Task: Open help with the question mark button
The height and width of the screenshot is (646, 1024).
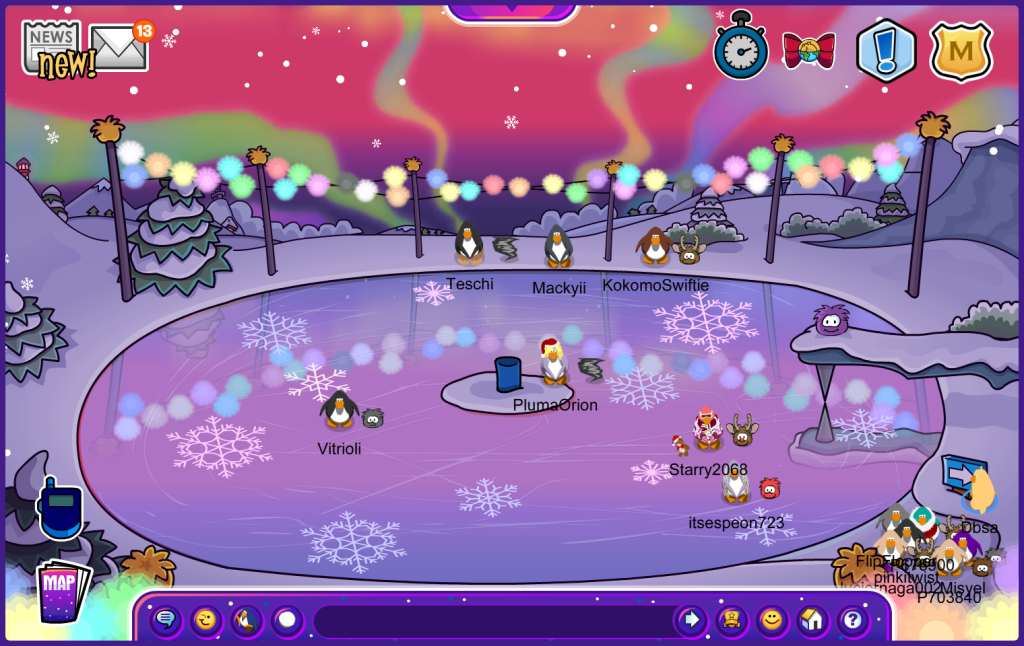Action: (852, 621)
